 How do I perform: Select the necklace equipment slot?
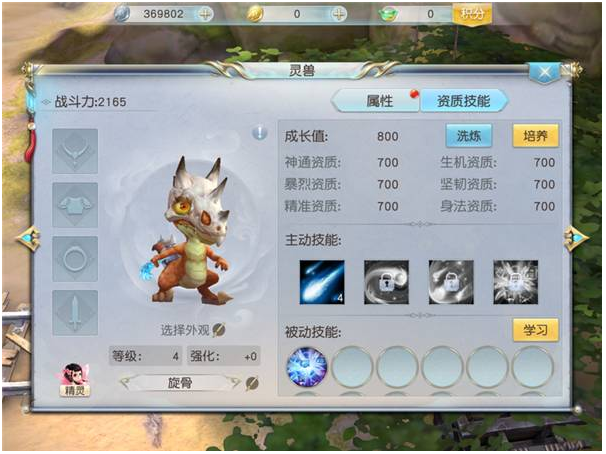coord(75,151)
